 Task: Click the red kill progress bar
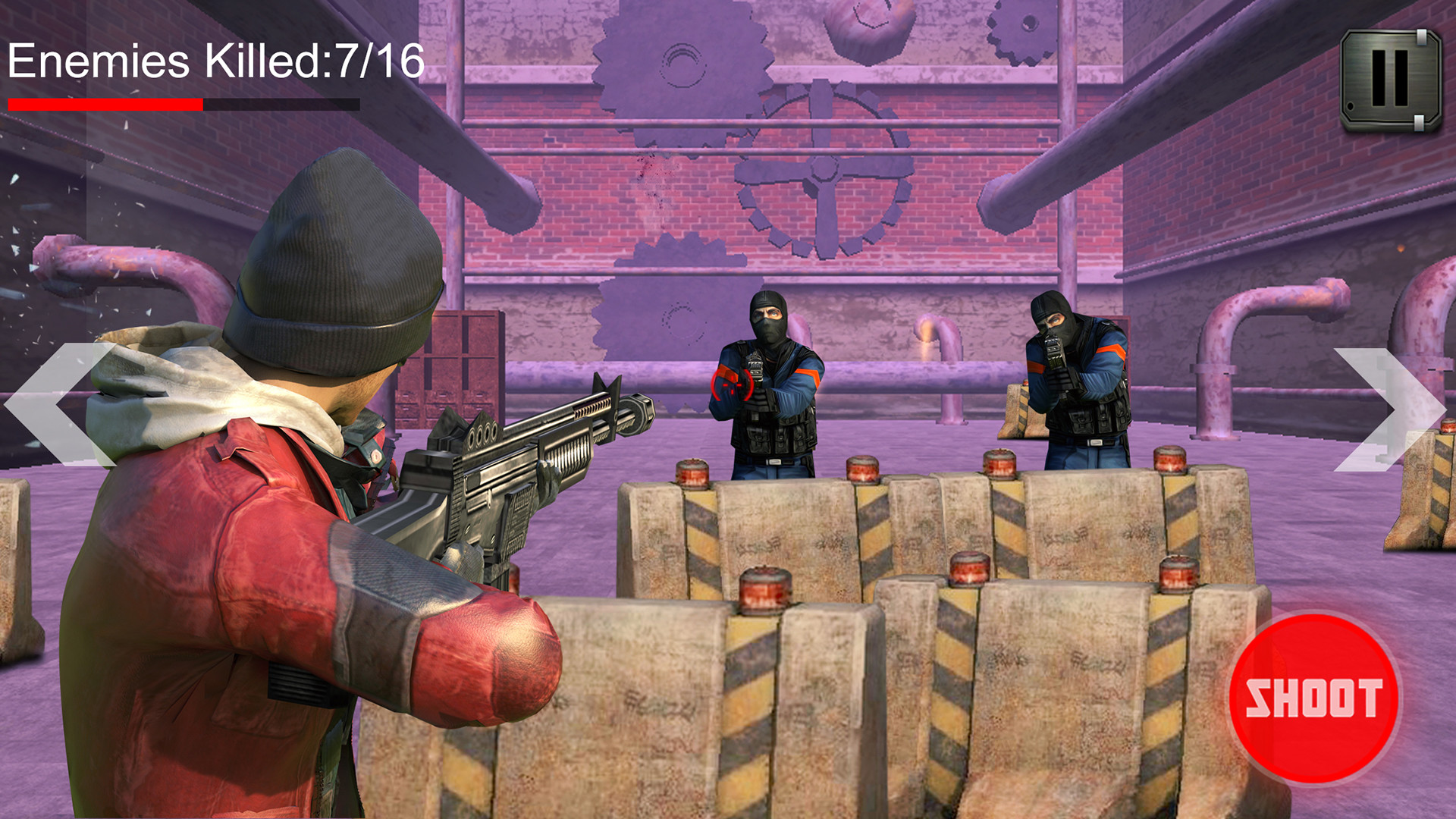(106, 102)
